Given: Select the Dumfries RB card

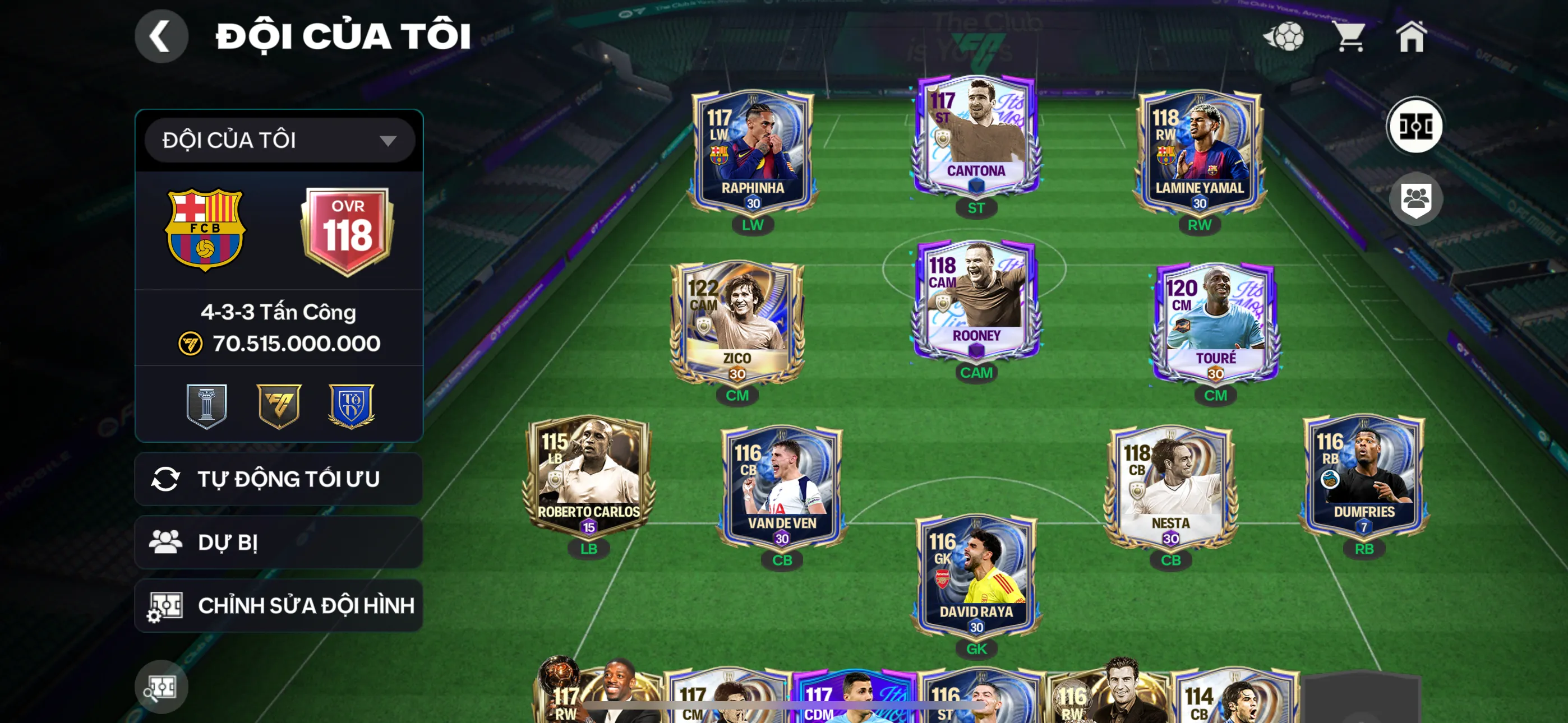Looking at the screenshot, I should tap(1363, 475).
